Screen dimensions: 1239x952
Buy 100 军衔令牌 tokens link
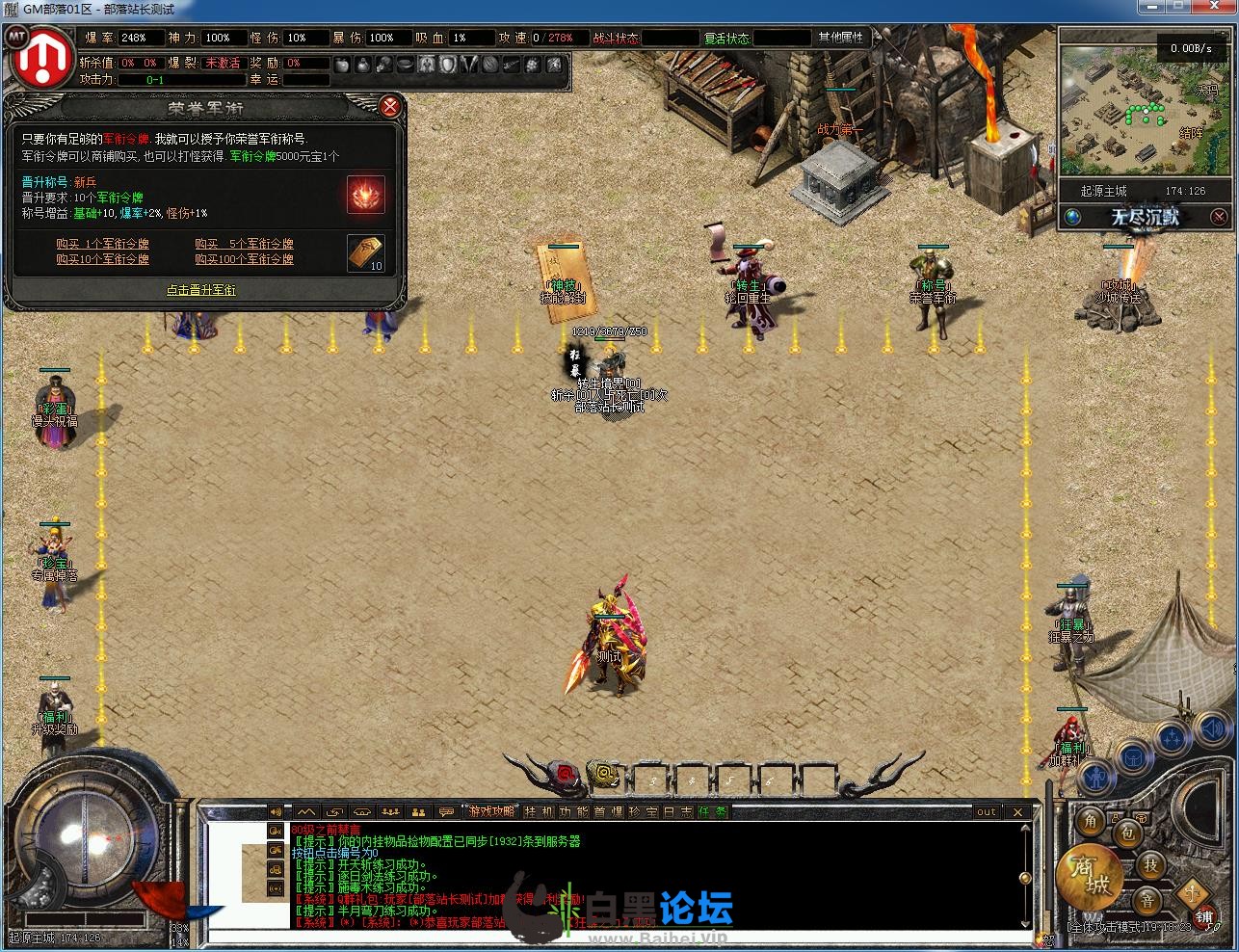(x=244, y=259)
